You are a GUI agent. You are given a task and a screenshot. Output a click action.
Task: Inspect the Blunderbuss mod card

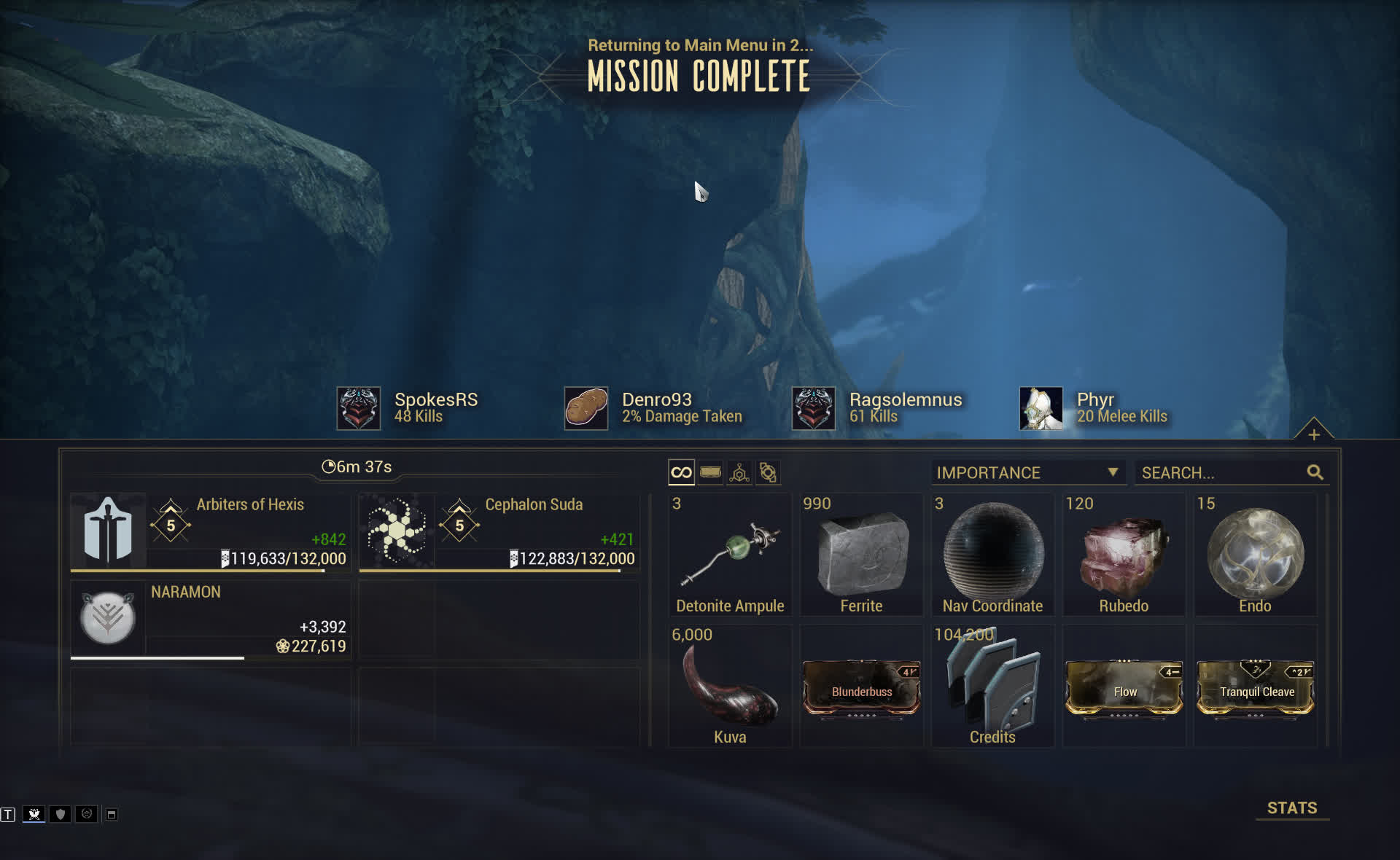(x=861, y=689)
